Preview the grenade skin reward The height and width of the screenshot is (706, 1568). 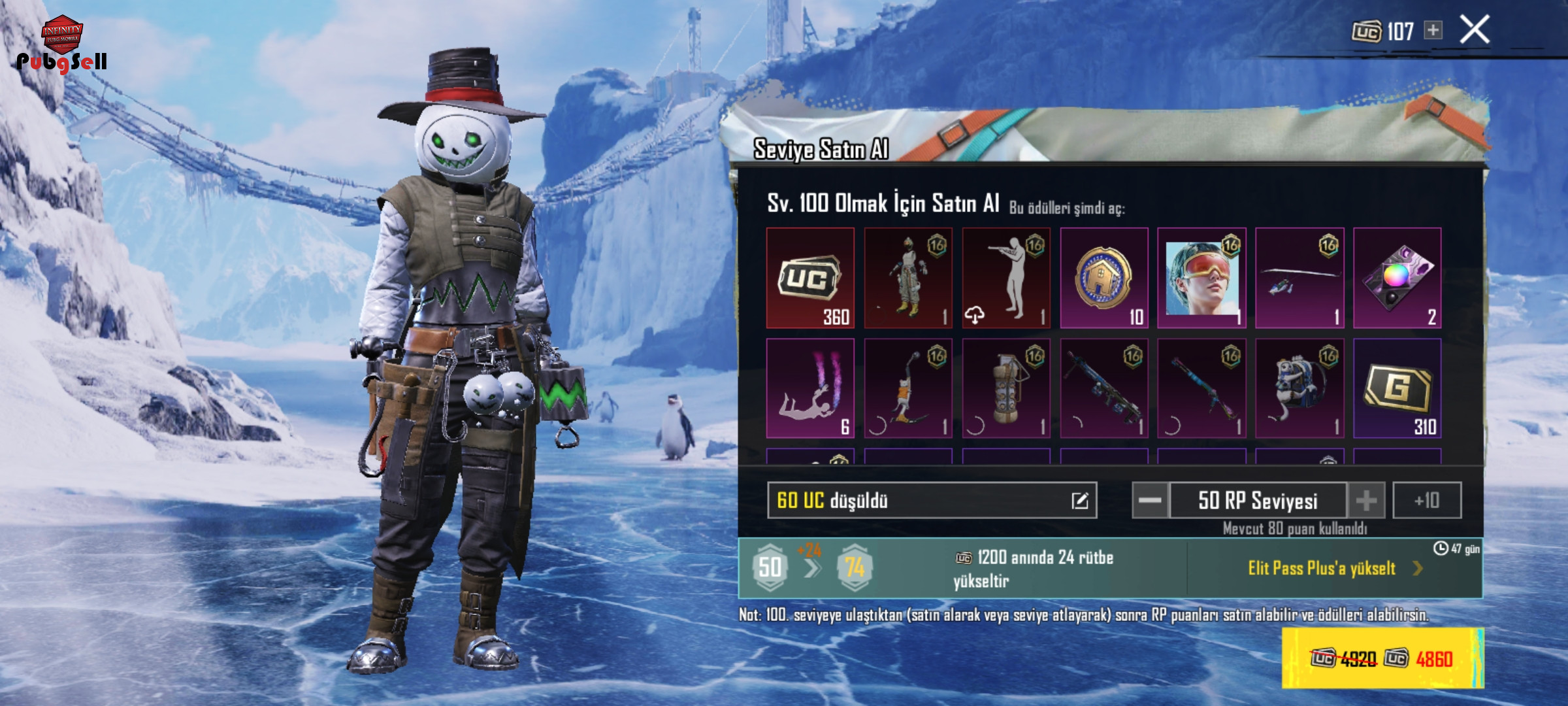click(x=1006, y=388)
